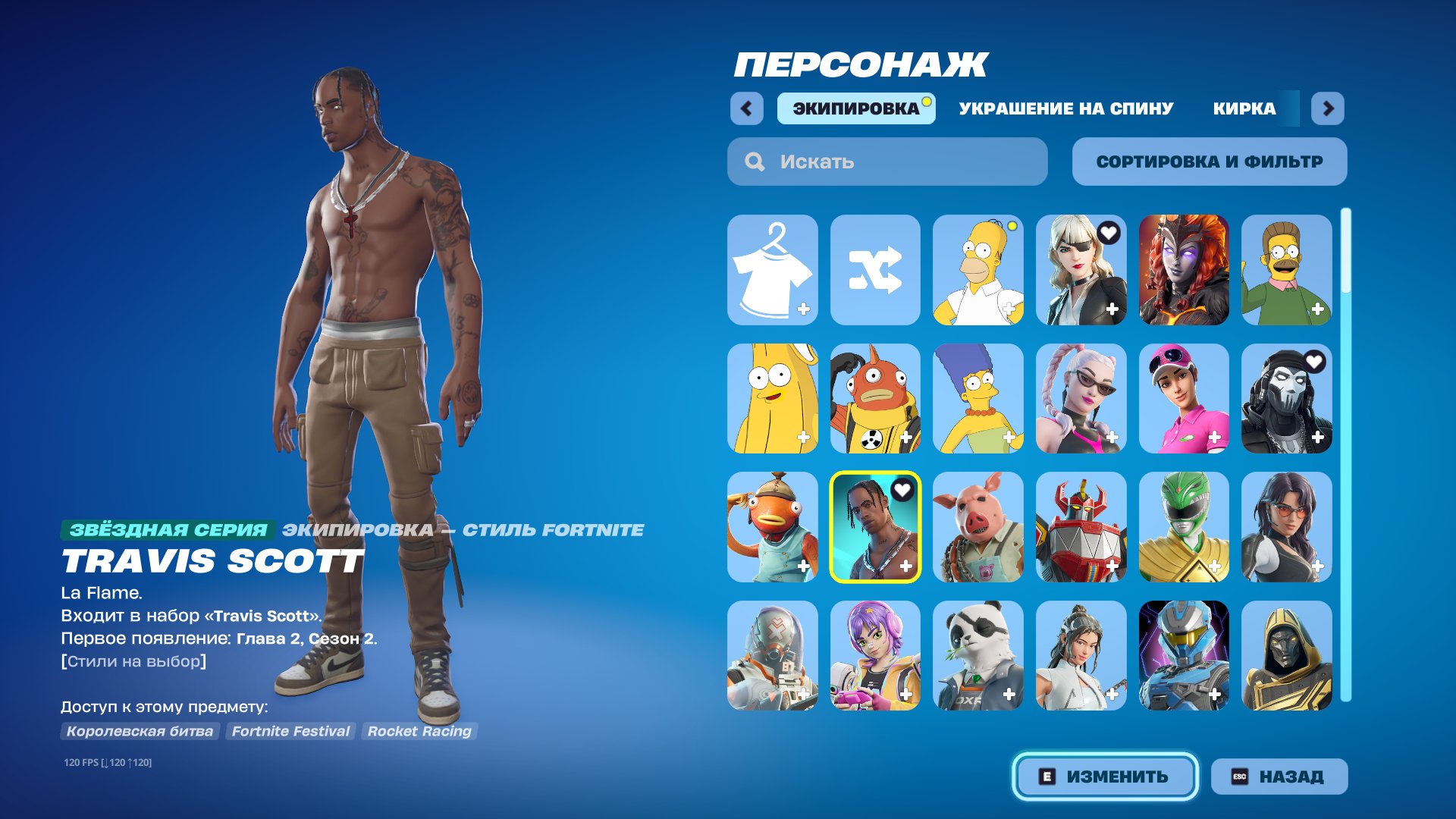Screen dimensions: 1456x819
Task: Select the Peely banana outfit icon
Action: pyautogui.click(x=772, y=398)
